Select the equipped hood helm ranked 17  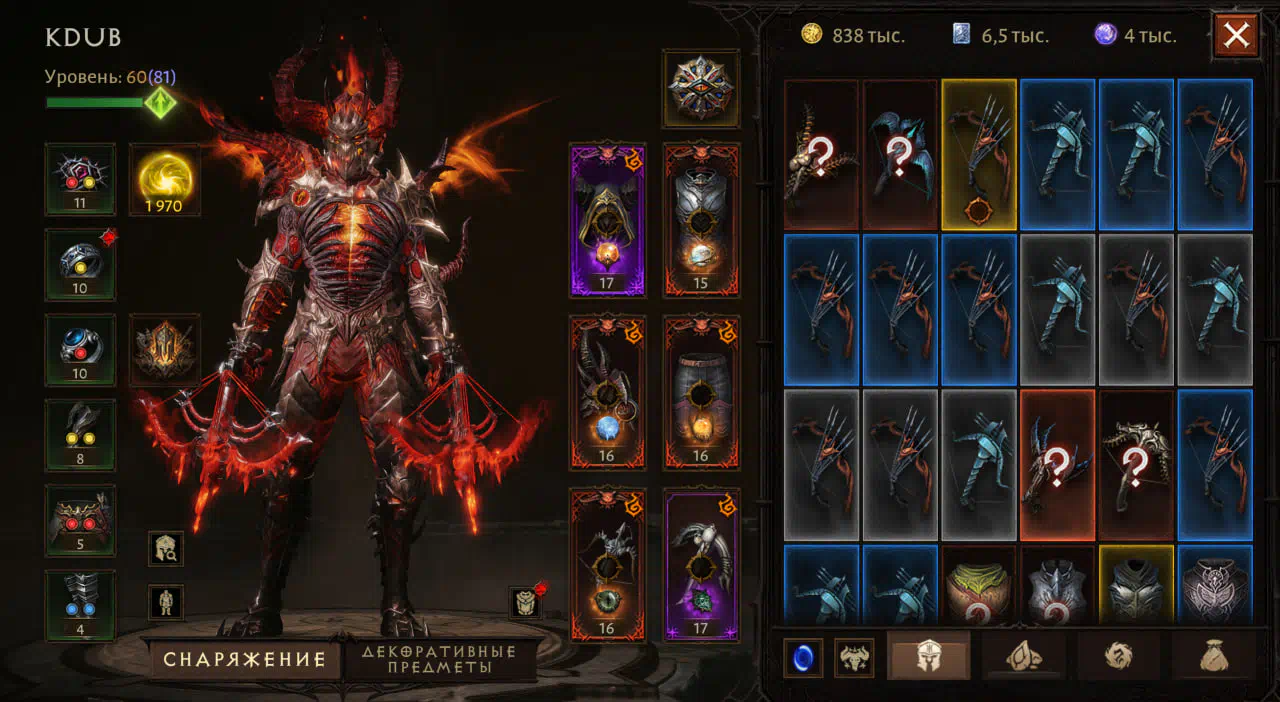[x=607, y=220]
